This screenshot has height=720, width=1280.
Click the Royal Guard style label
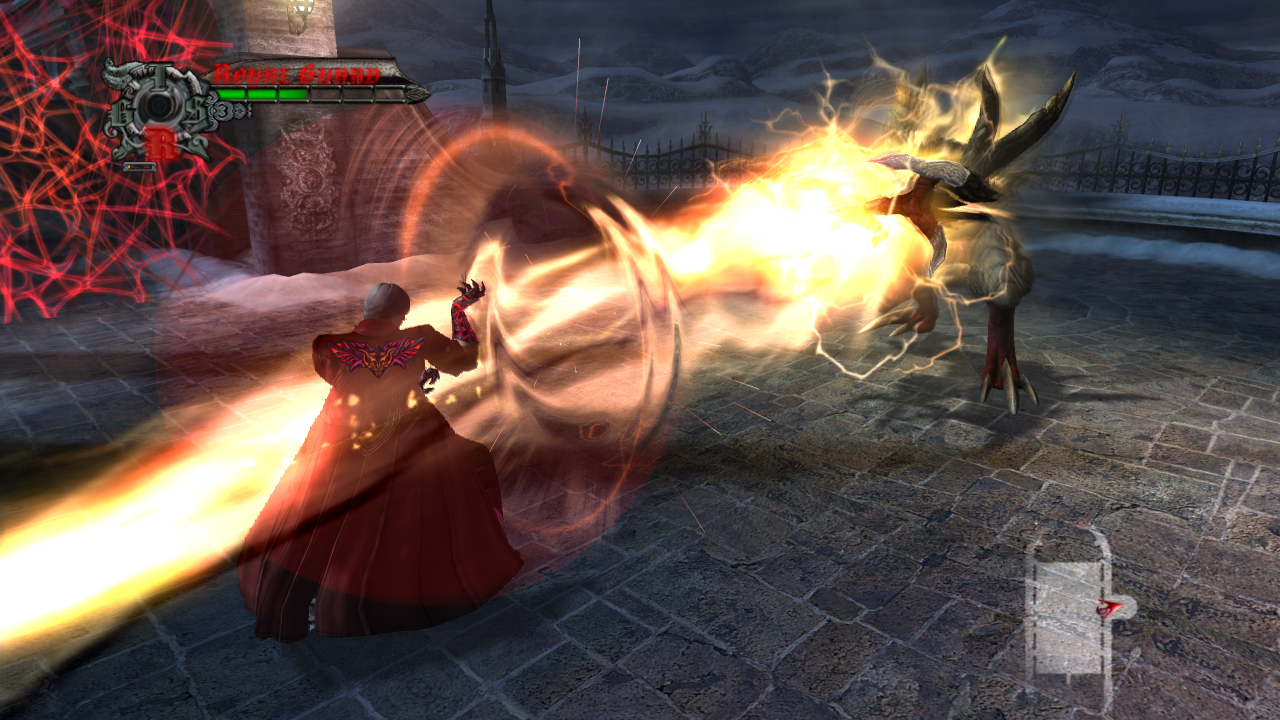pos(296,75)
